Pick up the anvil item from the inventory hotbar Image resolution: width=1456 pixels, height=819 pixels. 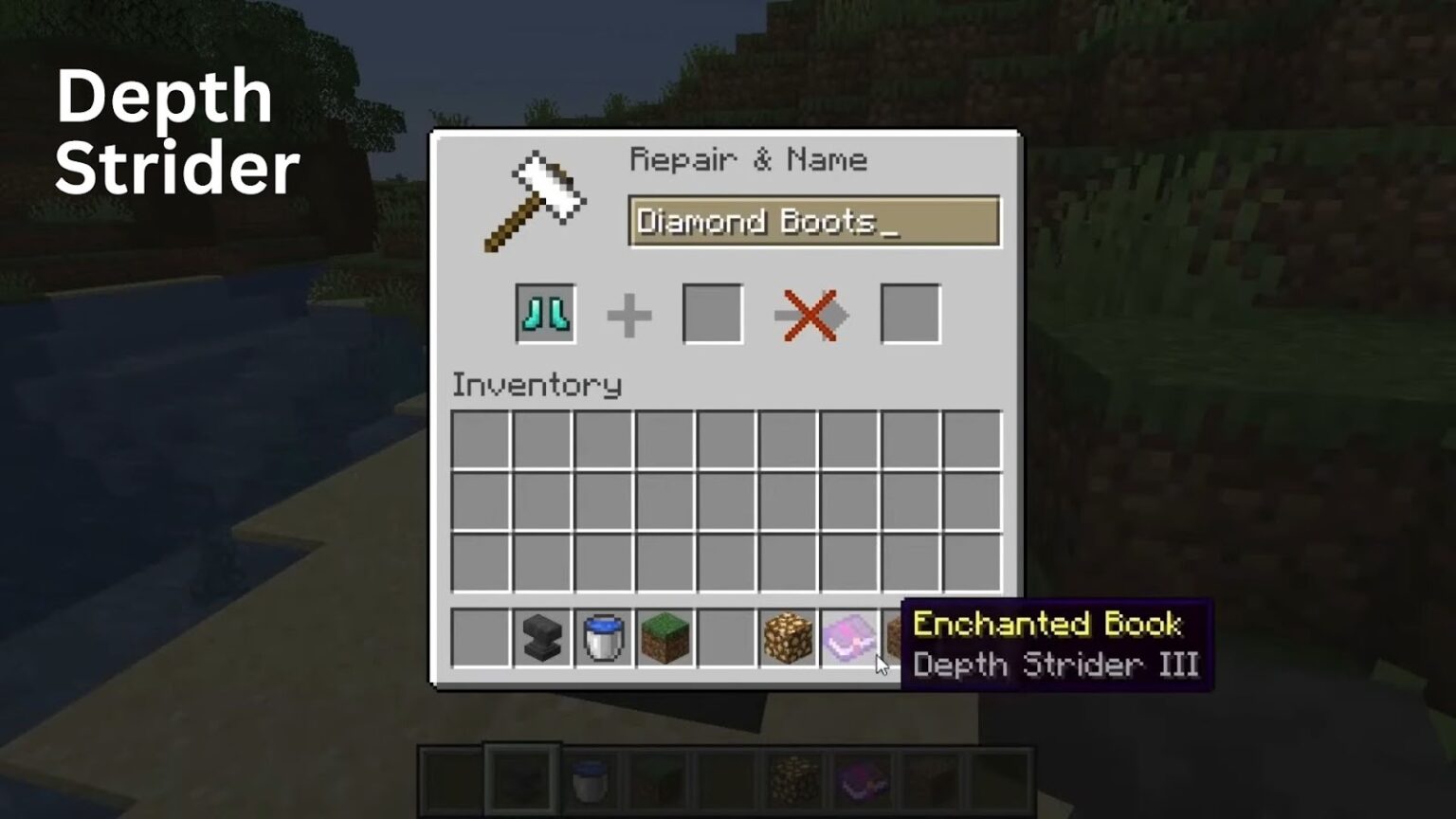[542, 638]
